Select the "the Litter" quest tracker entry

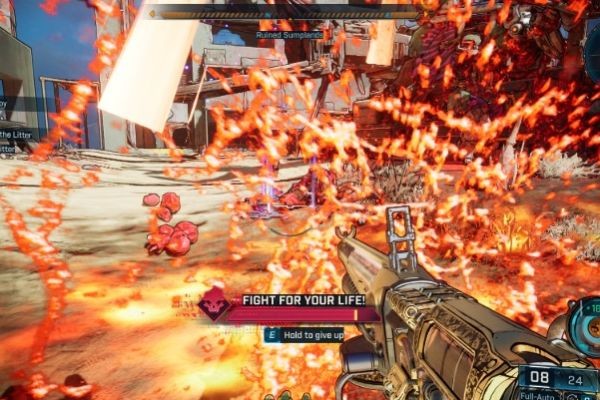[x=17, y=134]
